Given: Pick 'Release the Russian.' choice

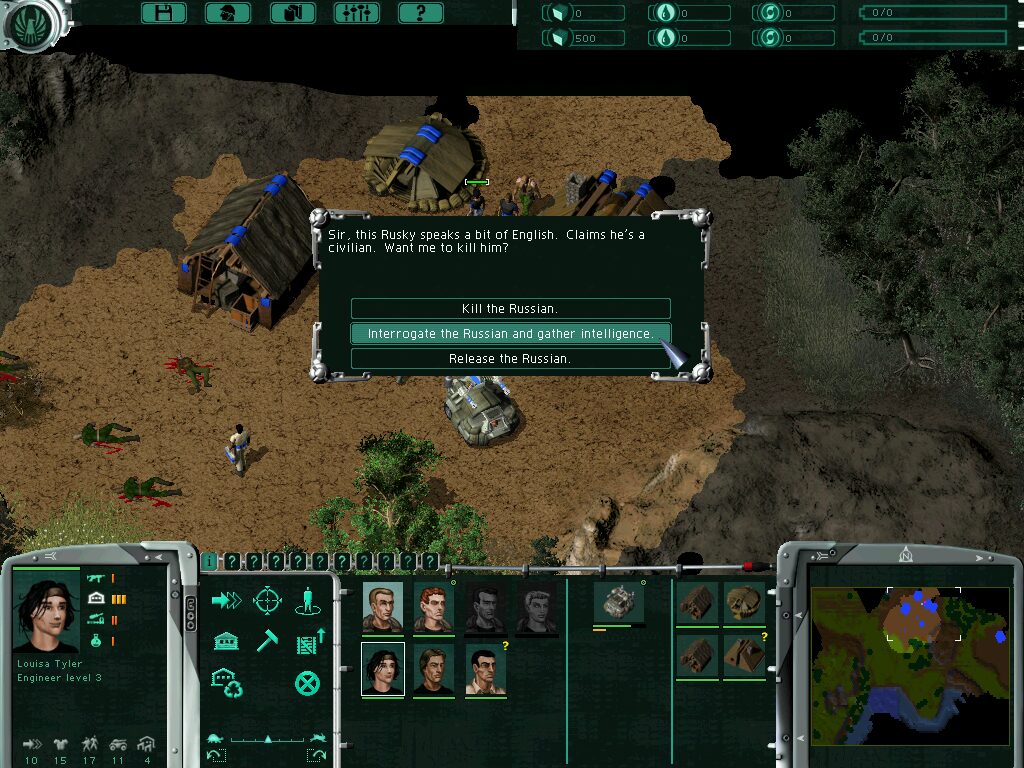Looking at the screenshot, I should tap(510, 359).
